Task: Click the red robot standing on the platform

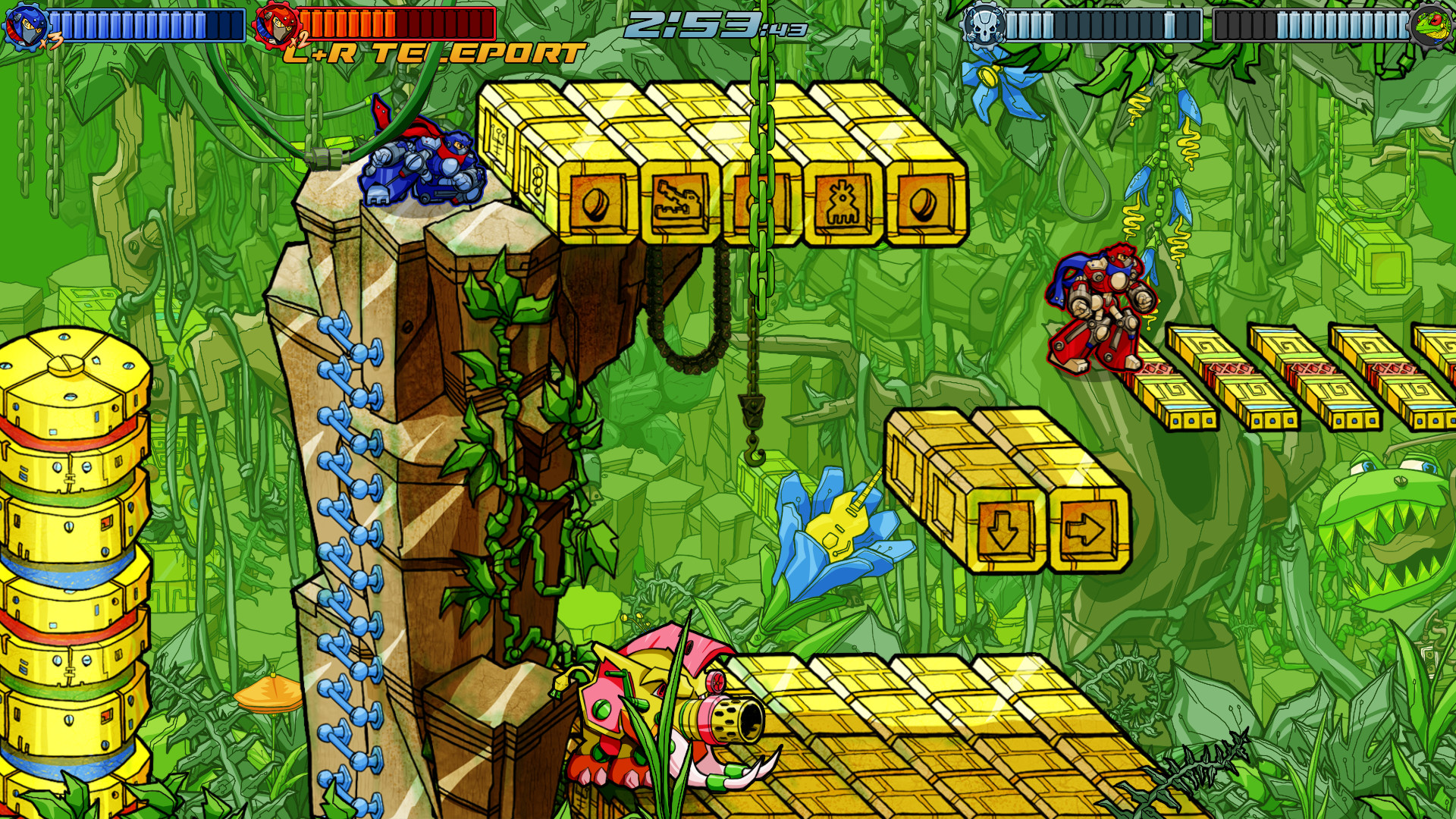Action: pos(1096,307)
